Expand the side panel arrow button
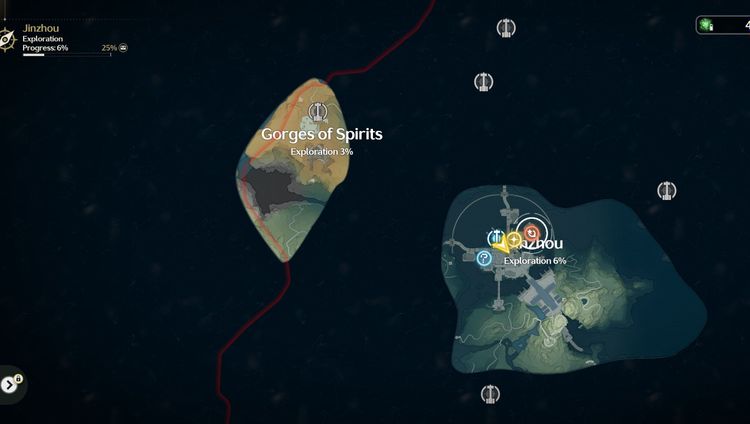The width and height of the screenshot is (750, 424). click(11, 384)
